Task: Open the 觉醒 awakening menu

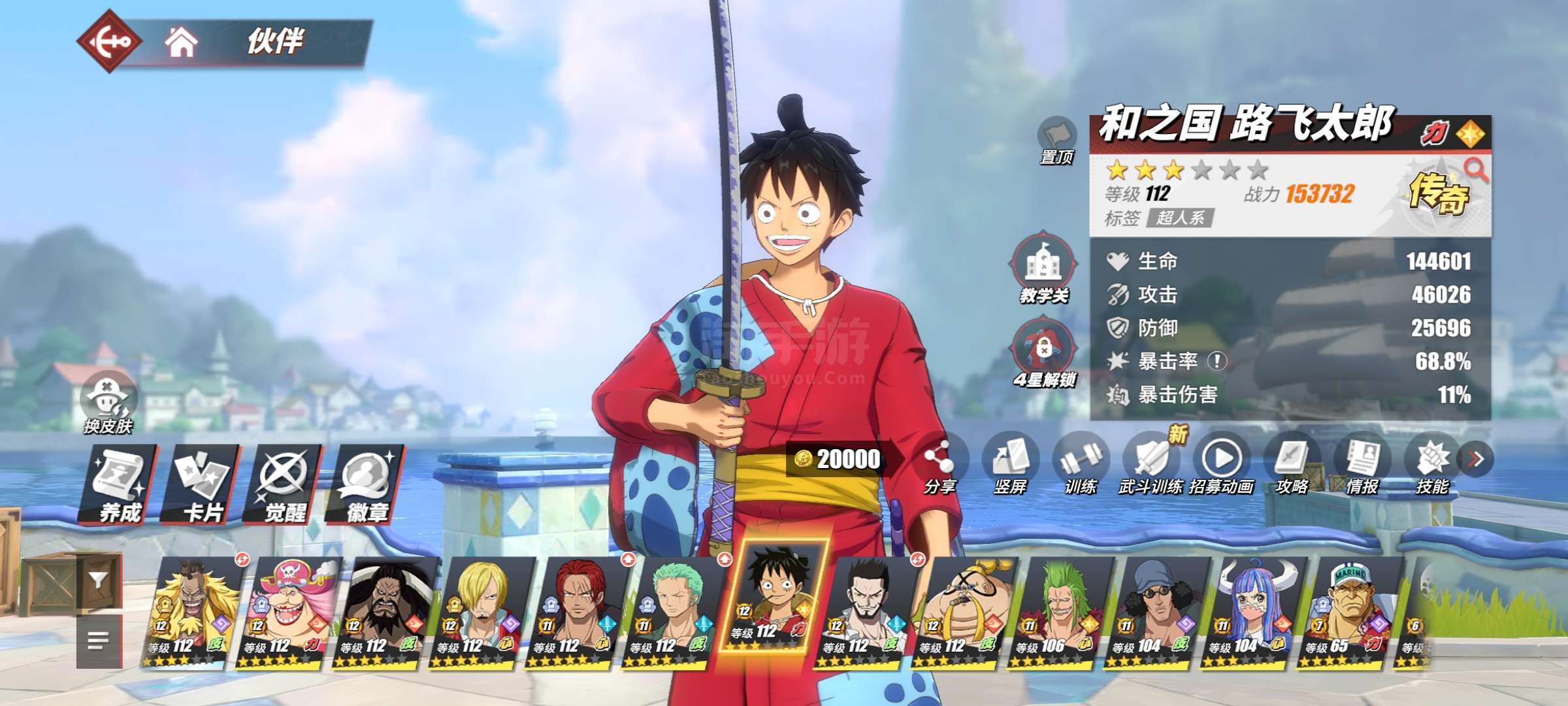Action: point(284,485)
